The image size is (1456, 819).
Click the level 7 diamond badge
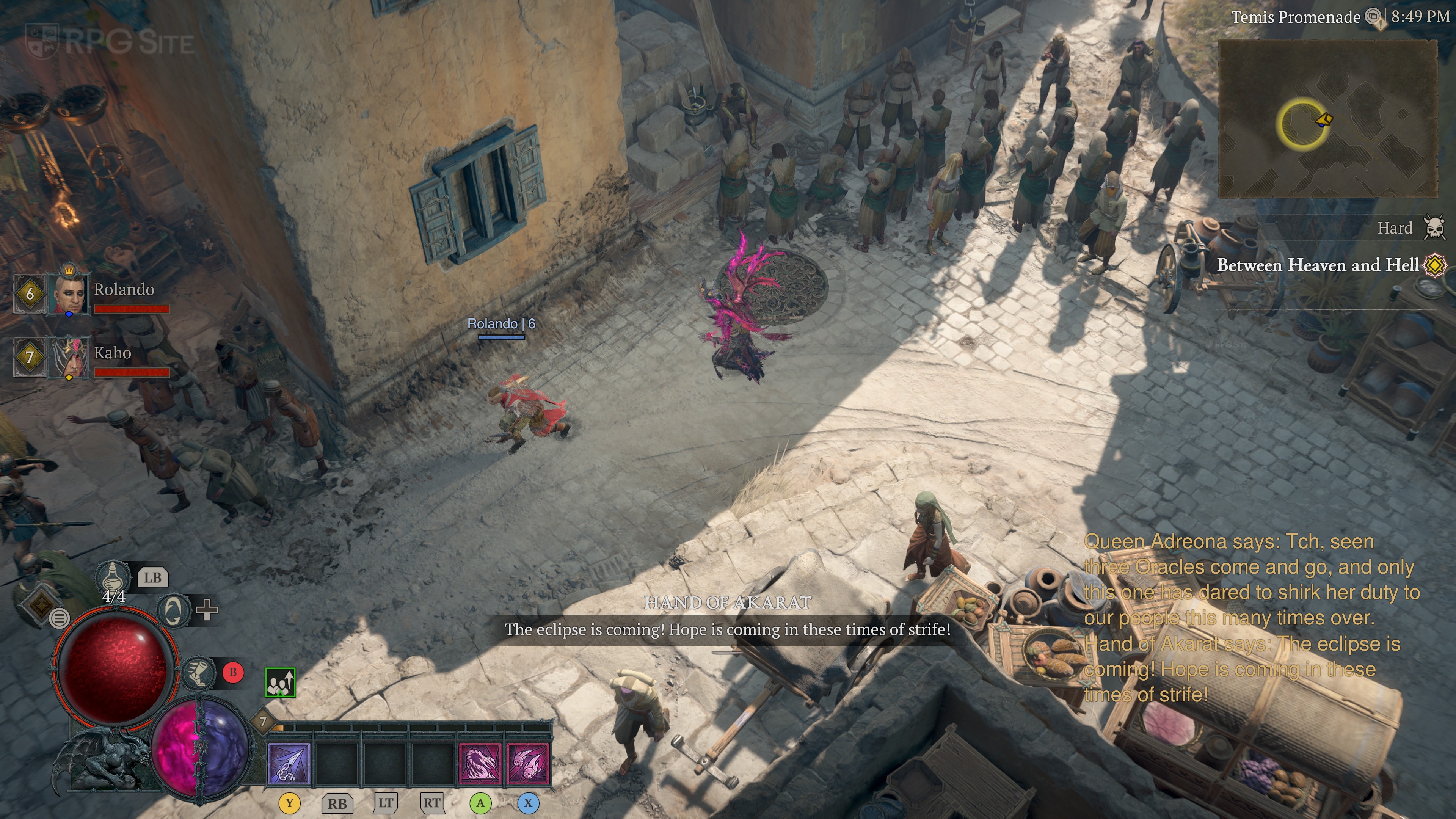coord(263,722)
